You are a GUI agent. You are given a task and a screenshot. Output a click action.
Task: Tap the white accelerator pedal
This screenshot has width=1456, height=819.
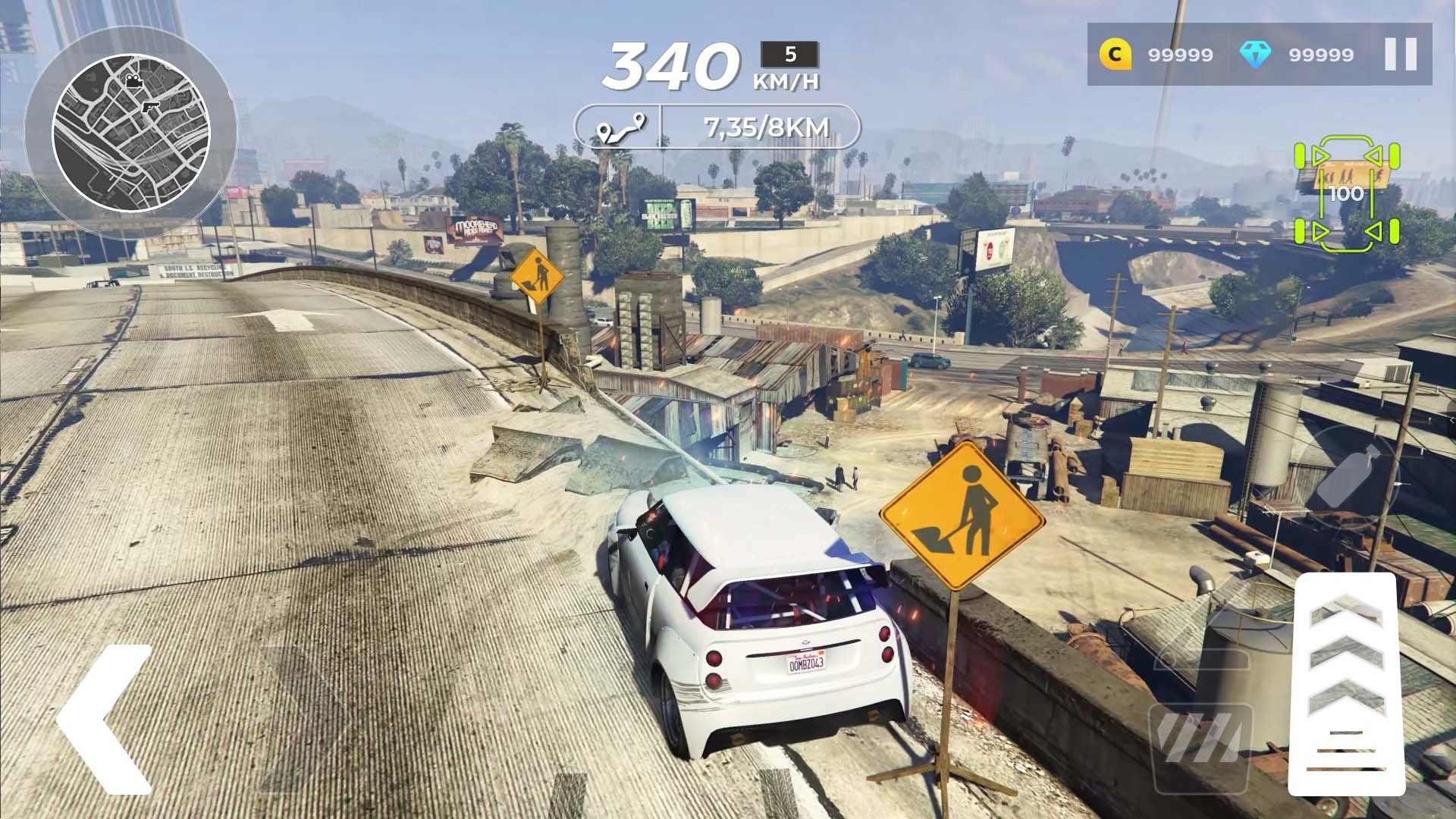[1347, 682]
